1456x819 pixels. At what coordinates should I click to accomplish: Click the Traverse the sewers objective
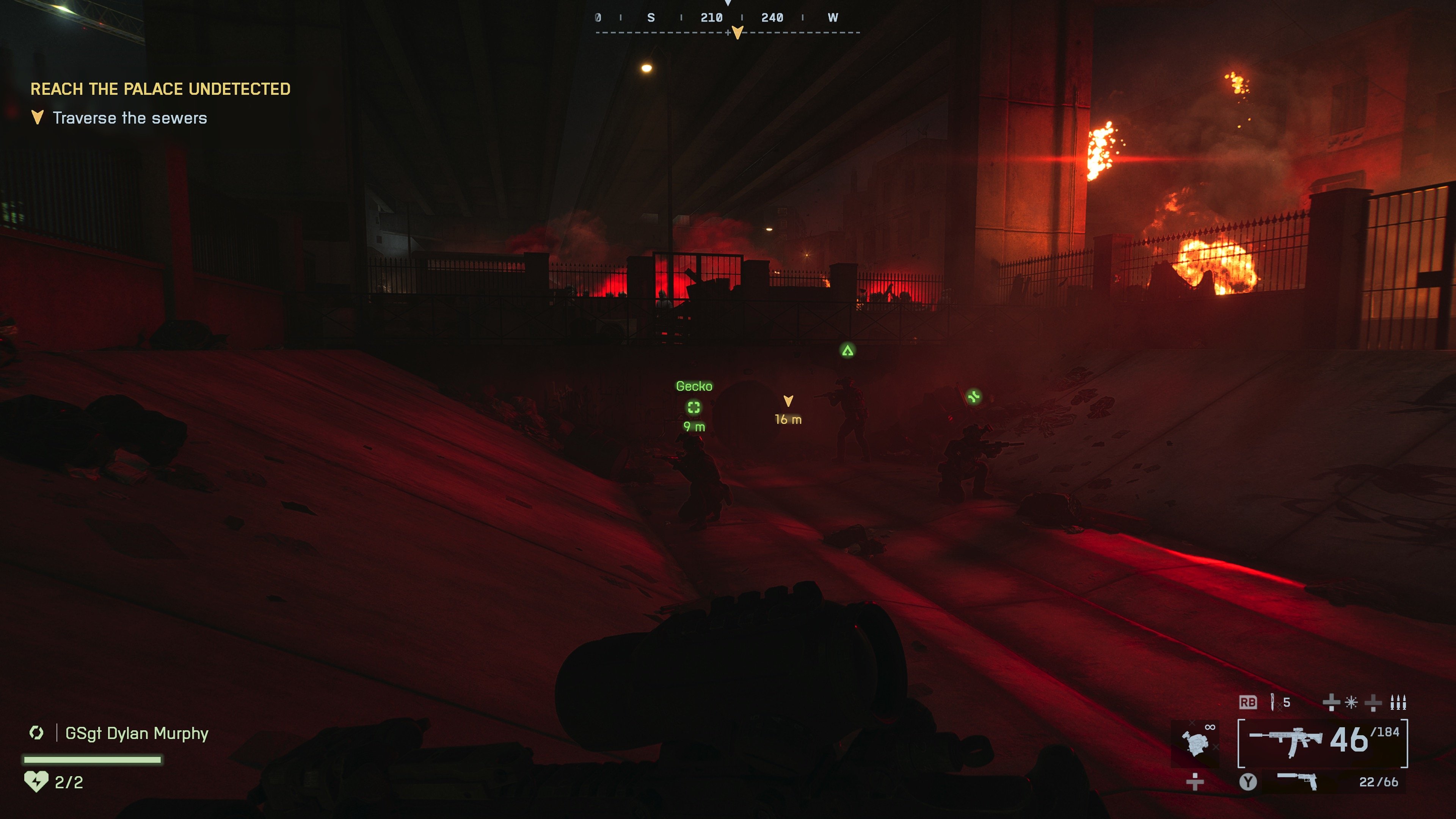pos(129,118)
